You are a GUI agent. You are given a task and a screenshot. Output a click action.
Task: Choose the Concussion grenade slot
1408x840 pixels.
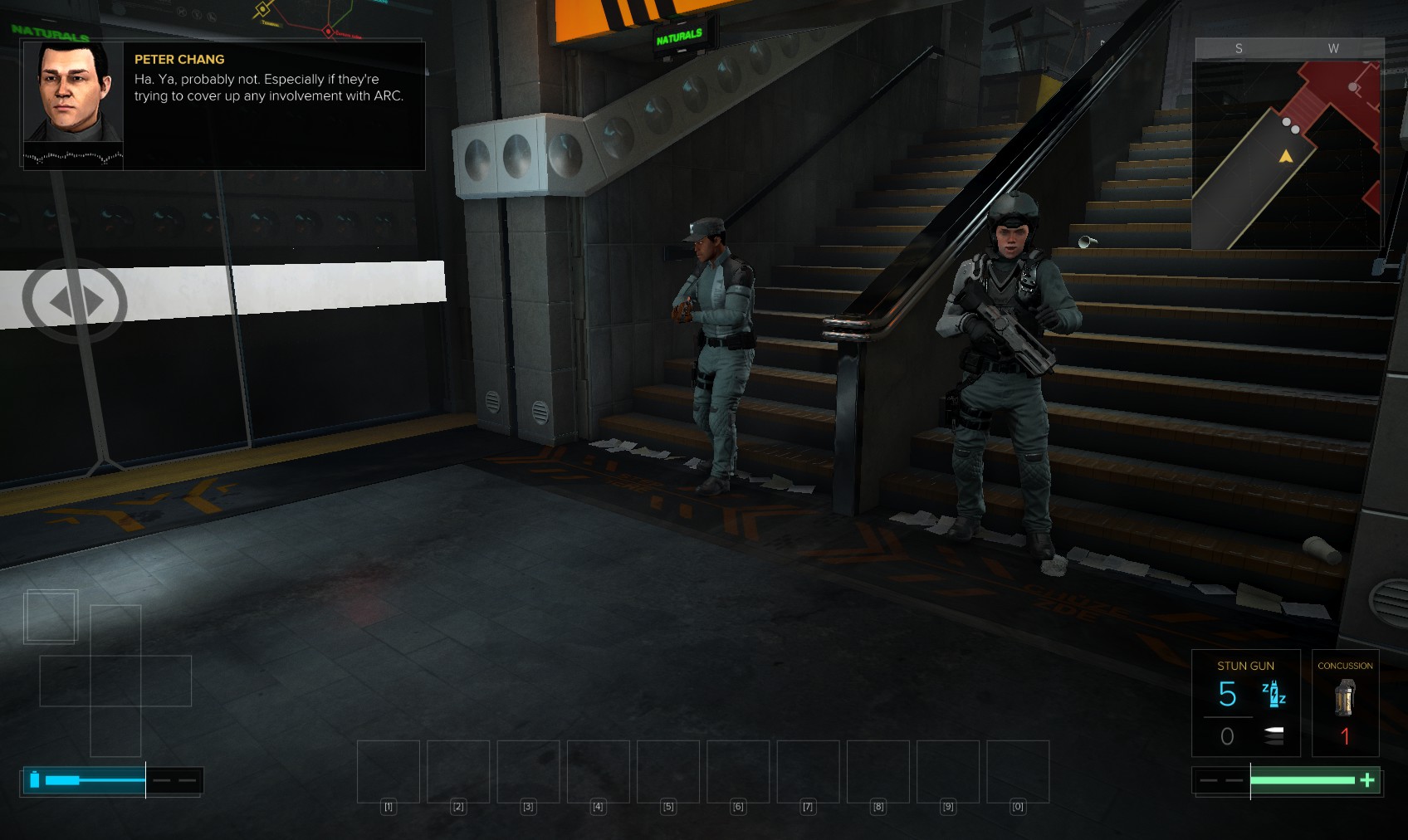pyautogui.click(x=1345, y=702)
